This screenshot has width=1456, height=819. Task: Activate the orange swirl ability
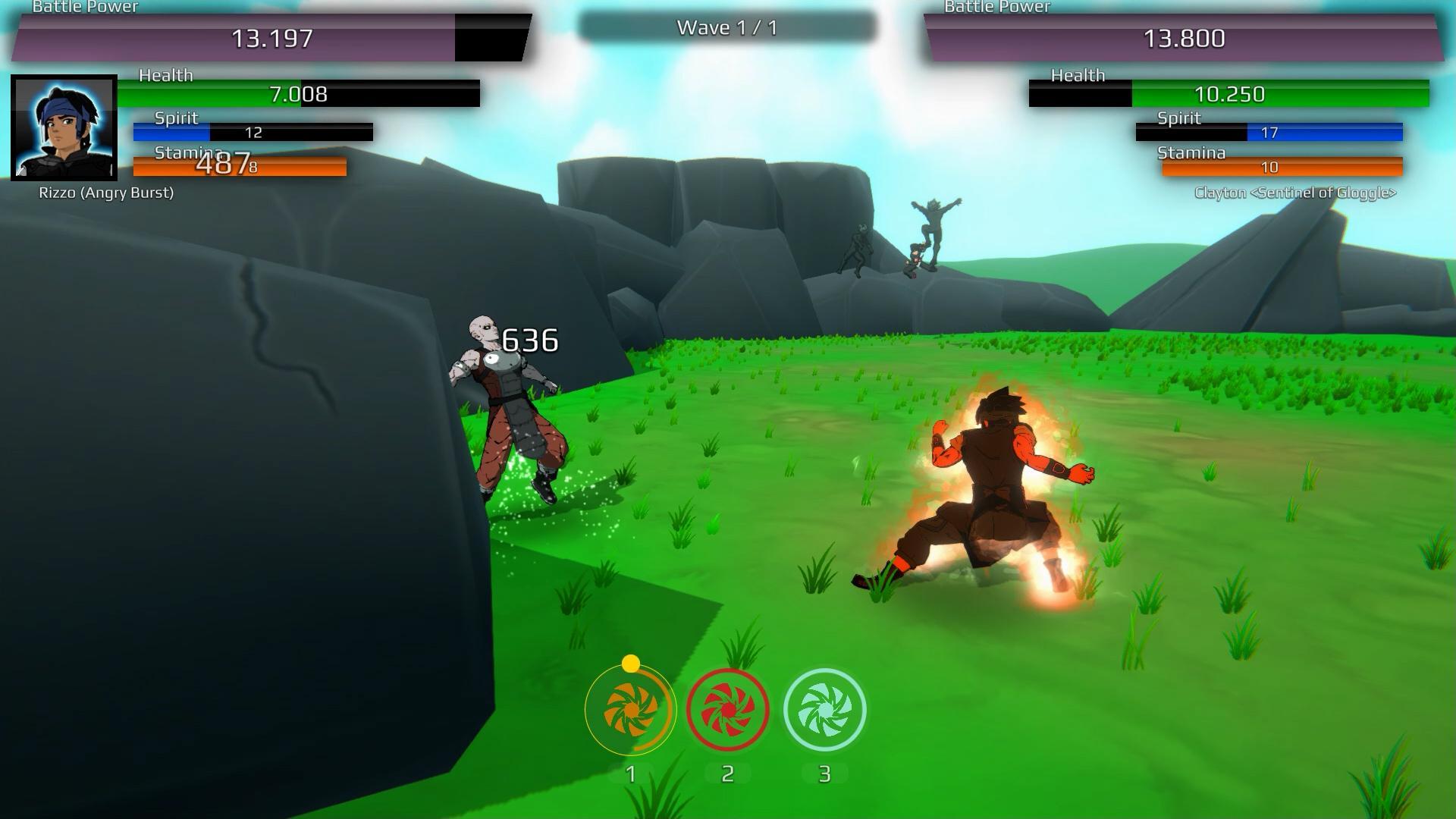tap(630, 711)
